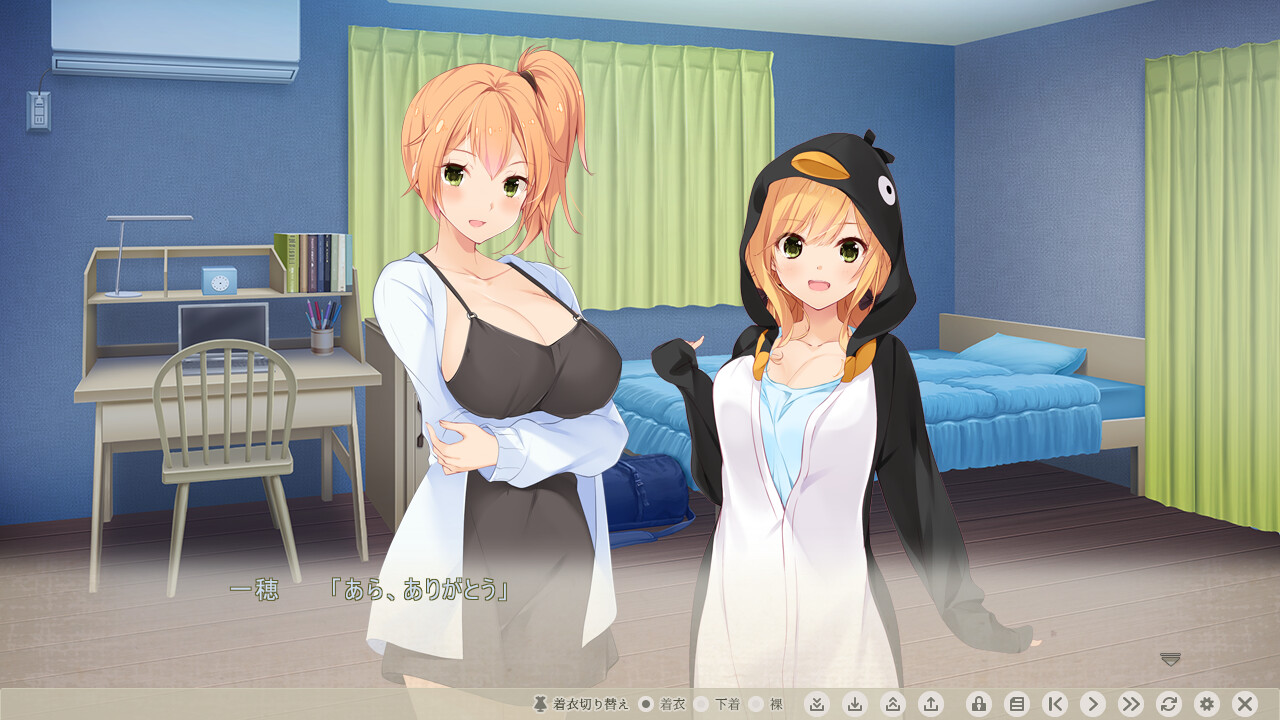Skip text with the double arrow button
The width and height of the screenshot is (1280, 720).
1131,704
